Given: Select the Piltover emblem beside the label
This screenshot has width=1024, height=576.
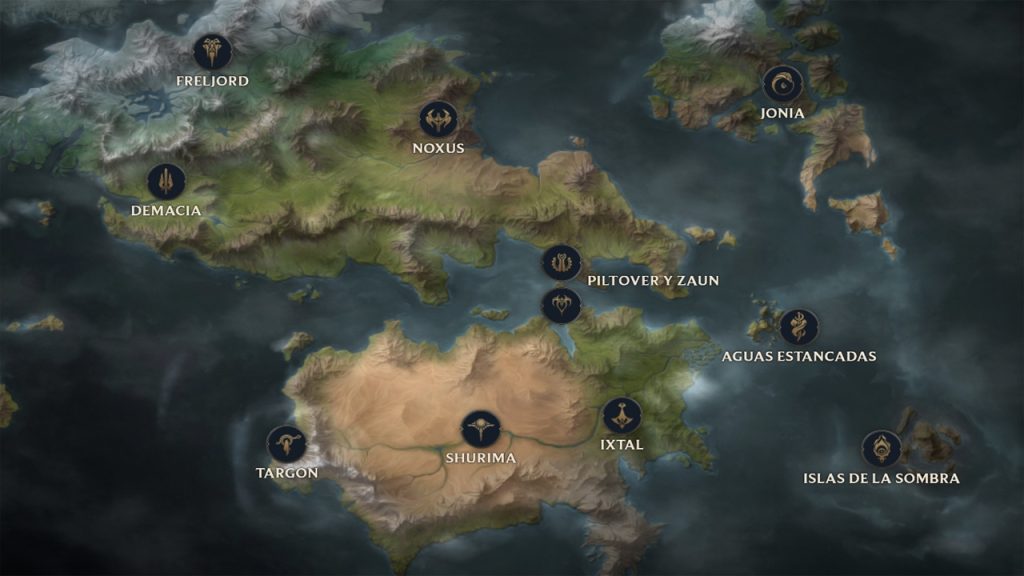Looking at the screenshot, I should 561,263.
